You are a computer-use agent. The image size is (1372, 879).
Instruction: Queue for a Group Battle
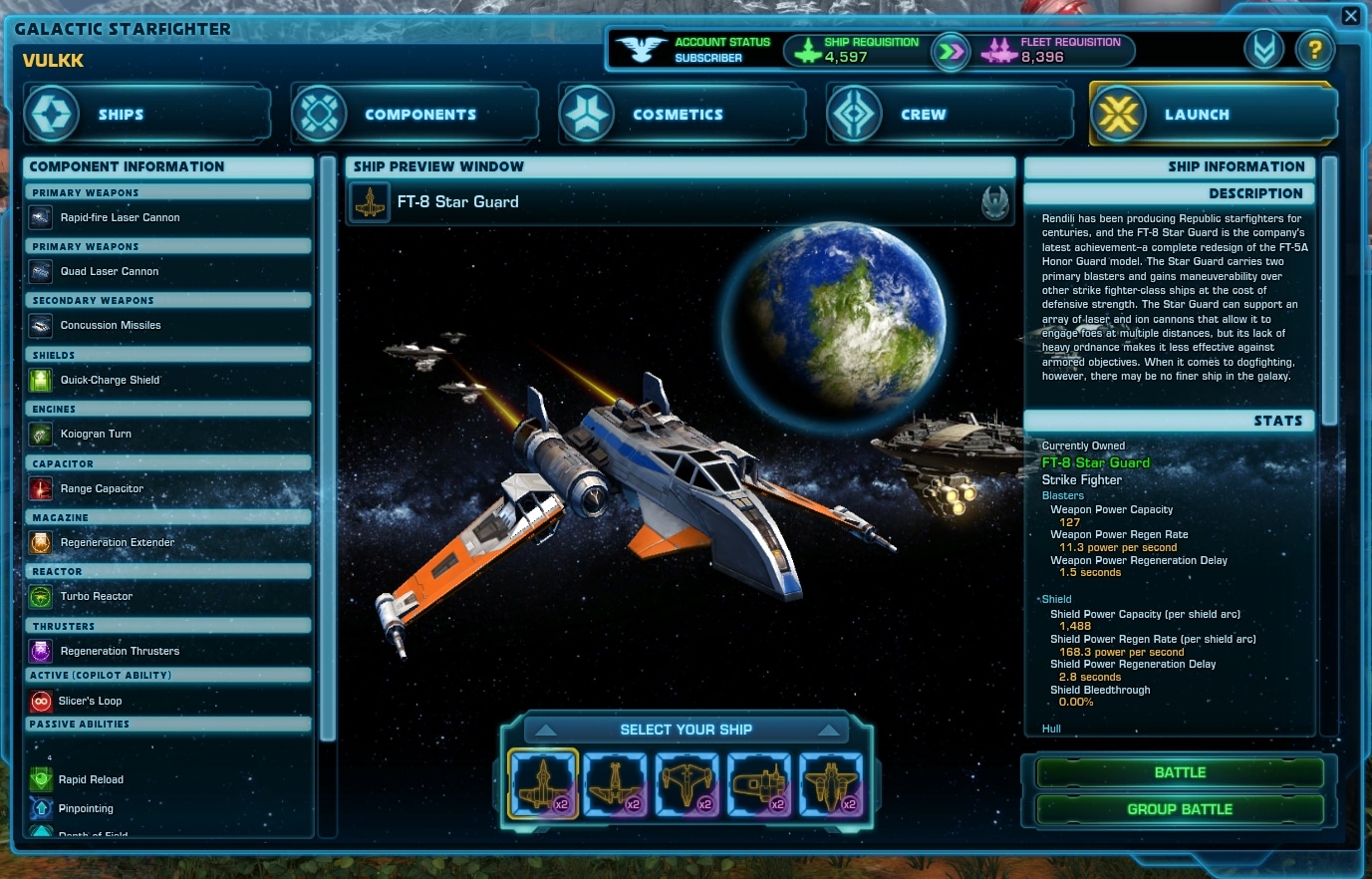point(1179,809)
